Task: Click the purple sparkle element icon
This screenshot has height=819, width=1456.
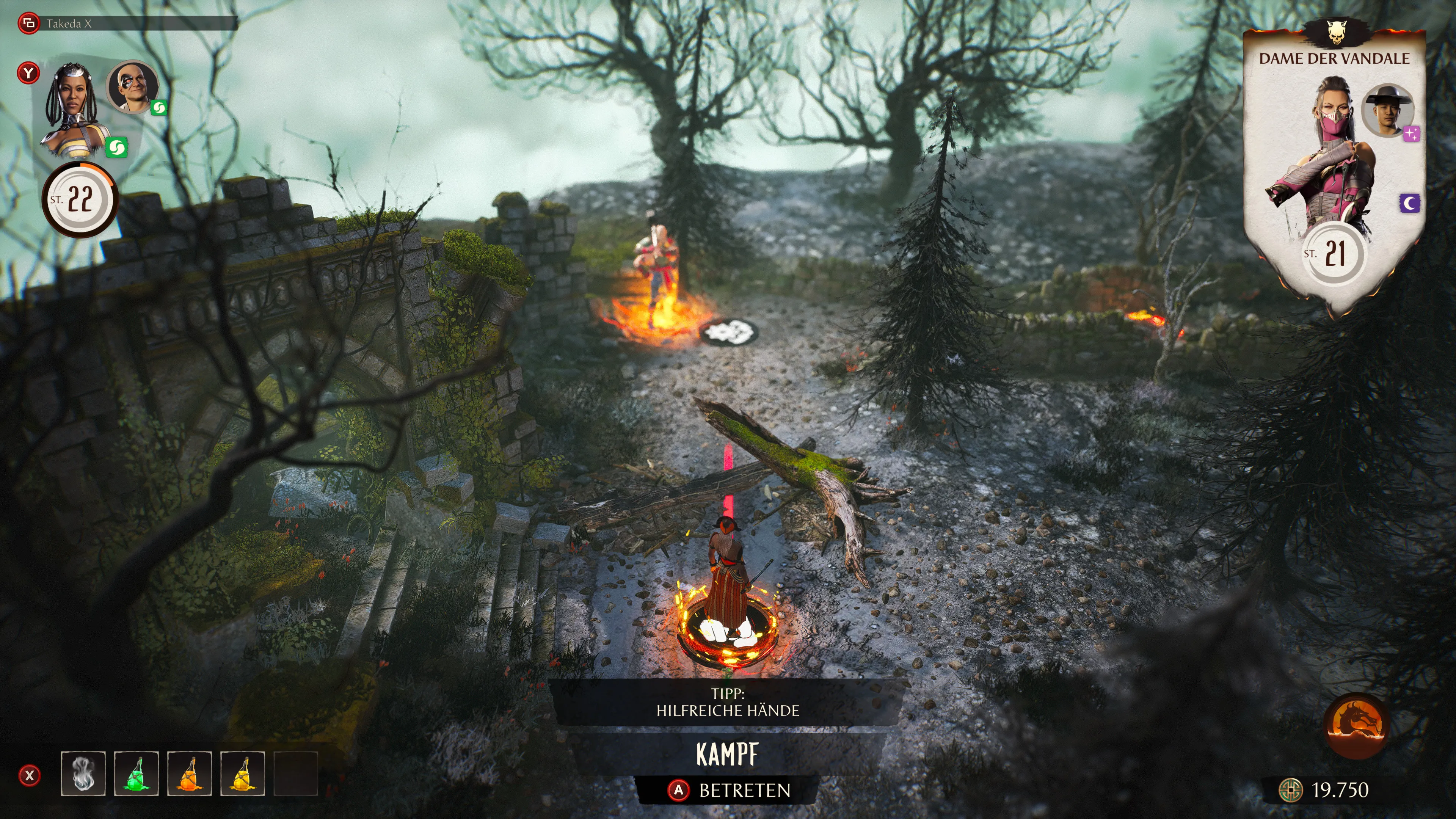Action: pyautogui.click(x=1411, y=134)
